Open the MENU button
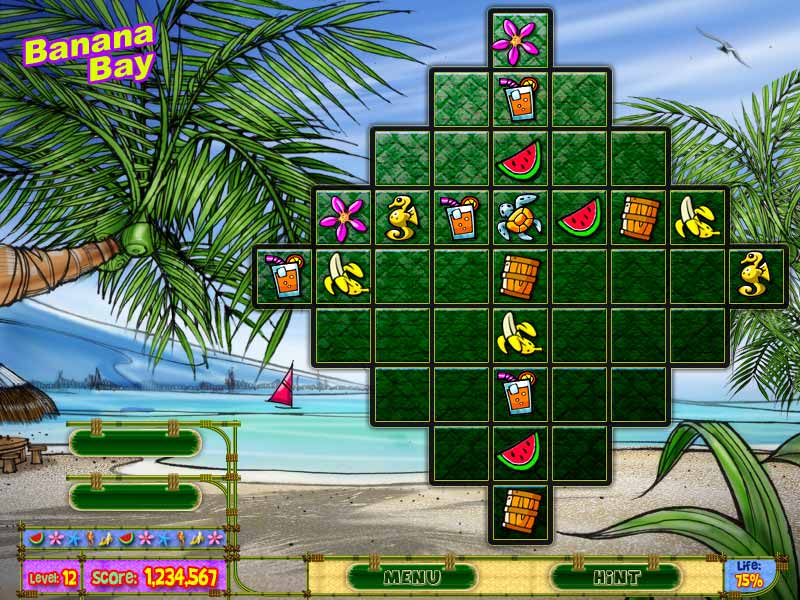 [412, 576]
